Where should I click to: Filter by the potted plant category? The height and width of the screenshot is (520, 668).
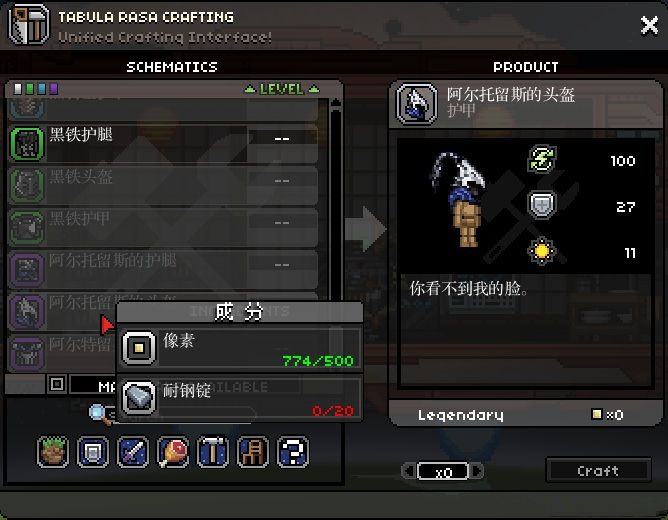(x=53, y=451)
